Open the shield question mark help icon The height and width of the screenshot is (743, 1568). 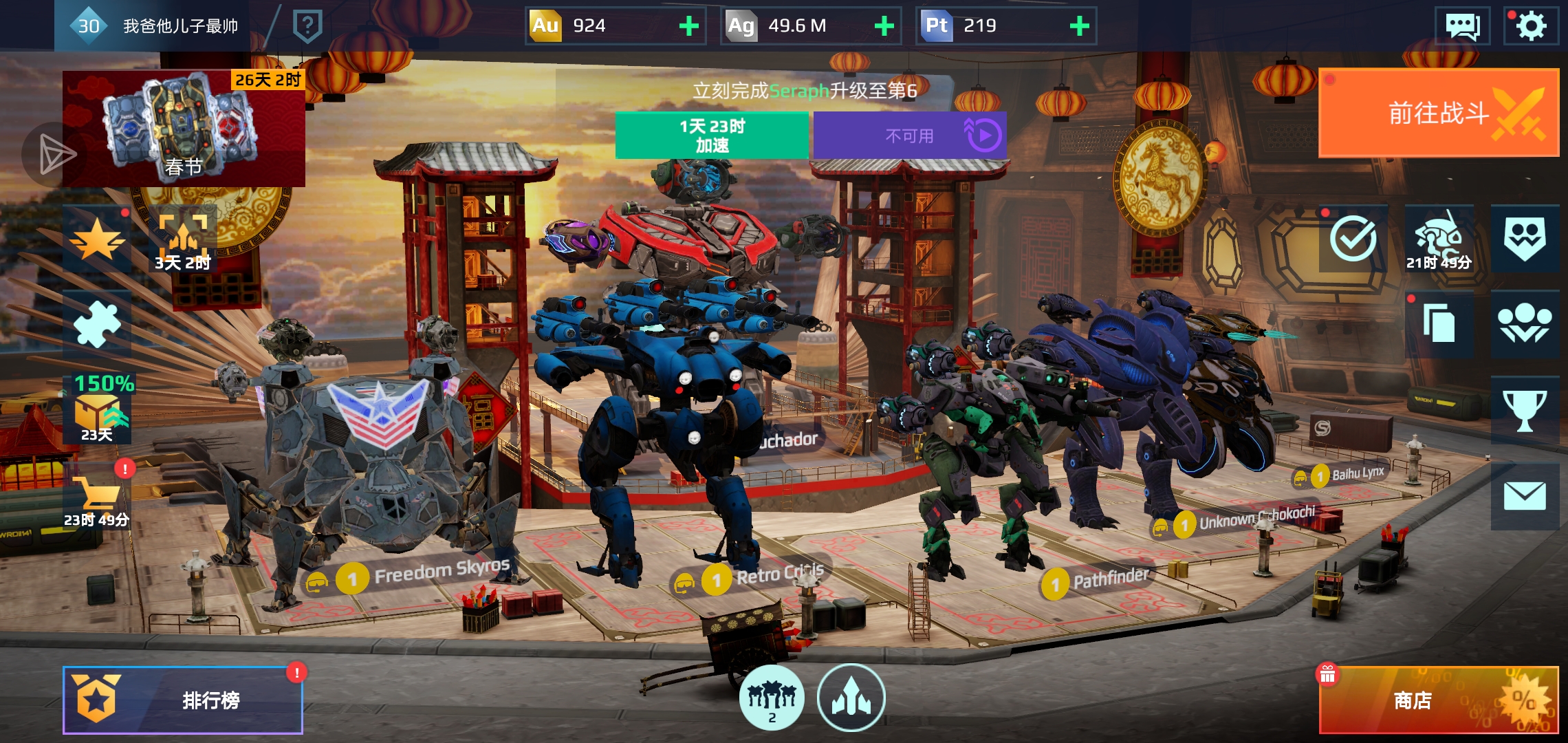click(x=307, y=26)
